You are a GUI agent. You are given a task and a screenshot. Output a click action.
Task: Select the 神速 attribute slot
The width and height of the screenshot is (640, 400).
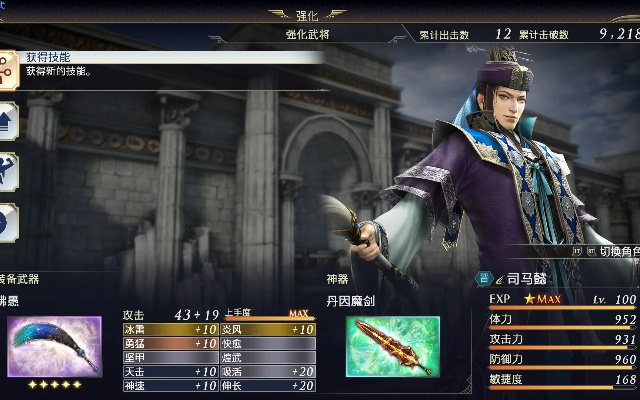click(170, 385)
